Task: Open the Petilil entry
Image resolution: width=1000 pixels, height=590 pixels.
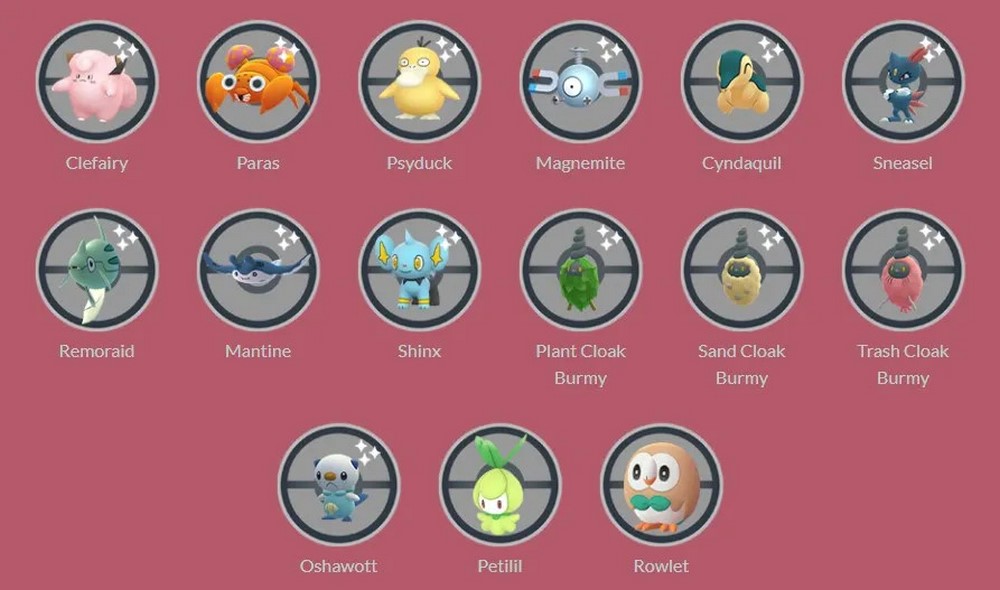Action: (x=500, y=485)
